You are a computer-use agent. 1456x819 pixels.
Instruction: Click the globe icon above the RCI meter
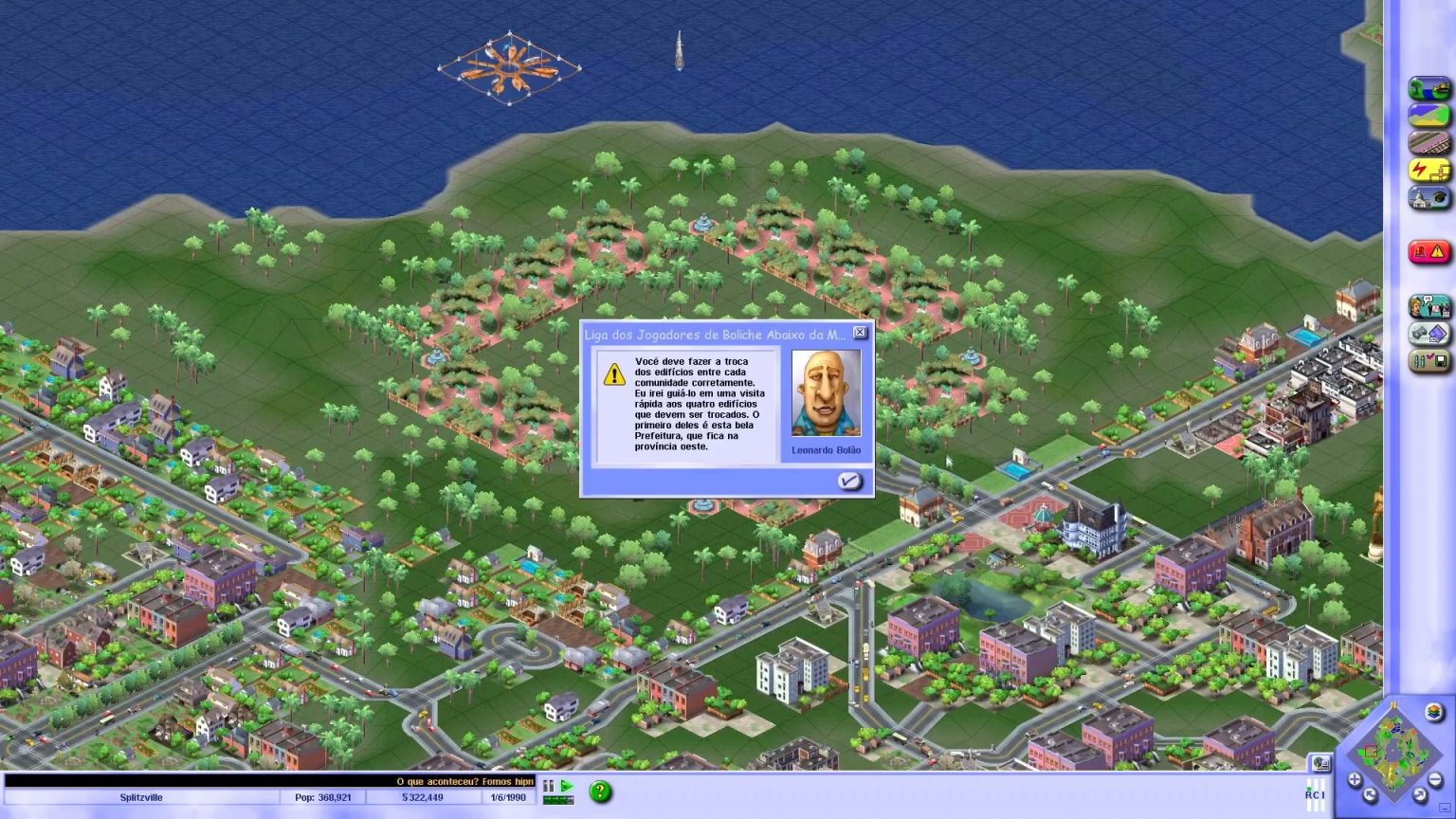(x=1321, y=762)
